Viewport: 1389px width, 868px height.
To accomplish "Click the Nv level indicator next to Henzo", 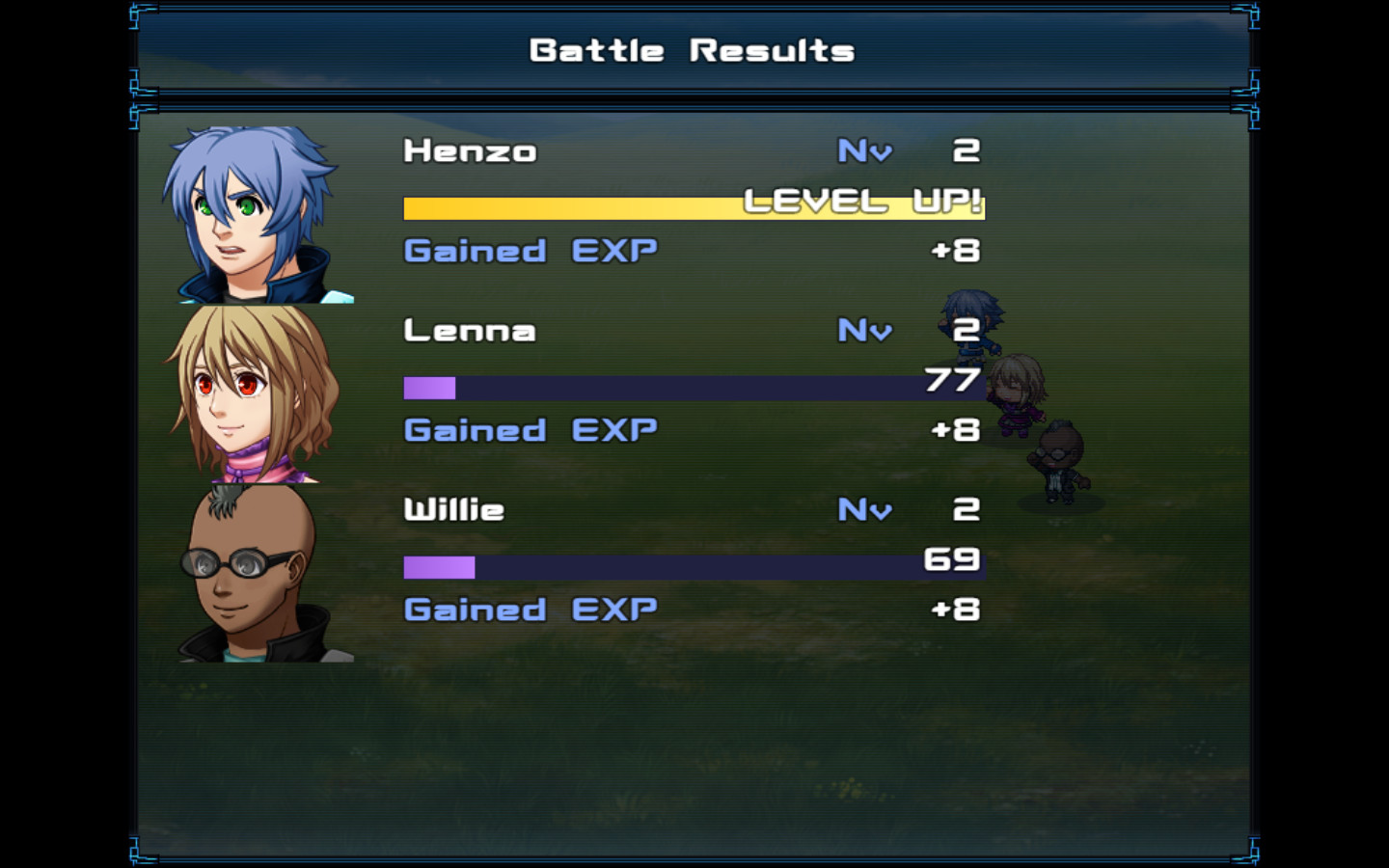I will (x=863, y=151).
